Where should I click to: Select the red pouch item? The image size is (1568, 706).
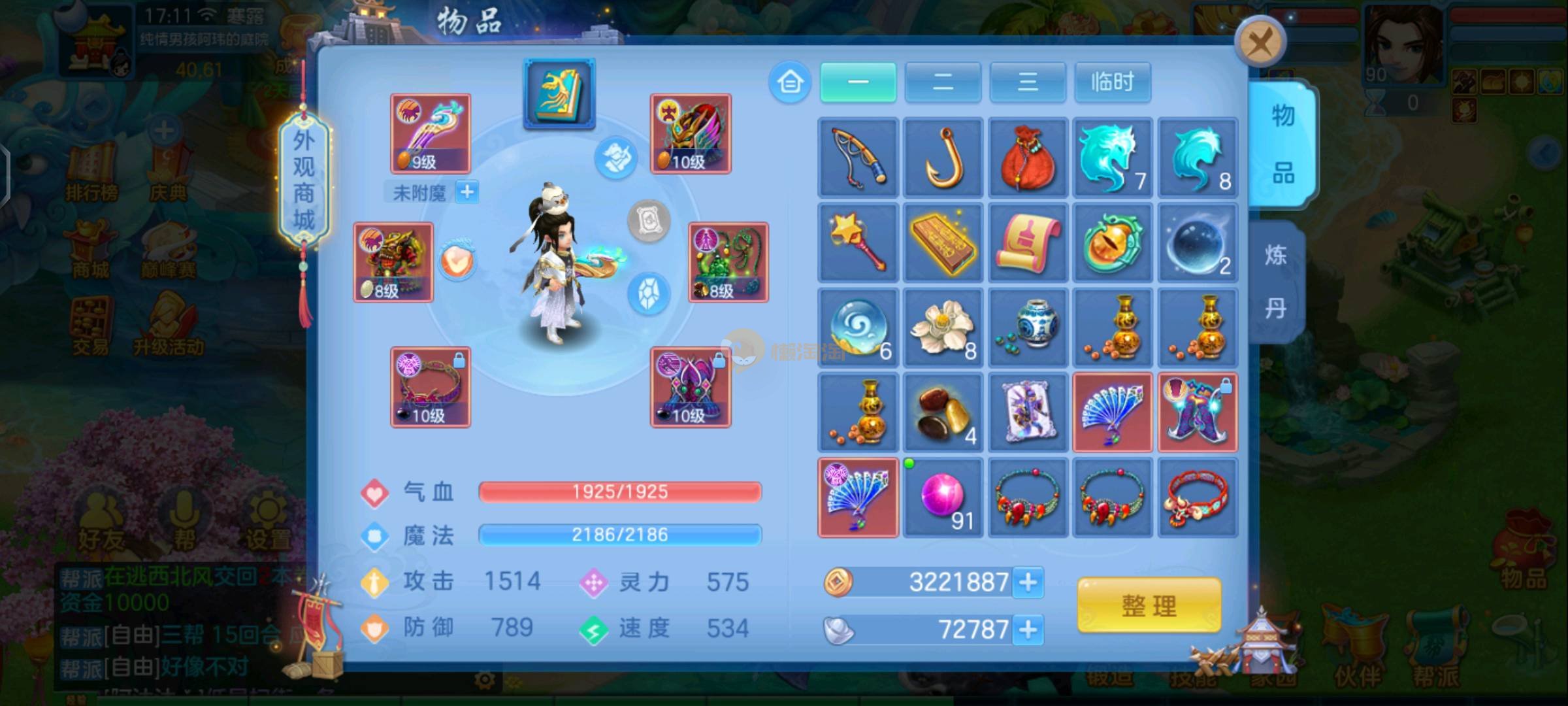pyautogui.click(x=1028, y=158)
